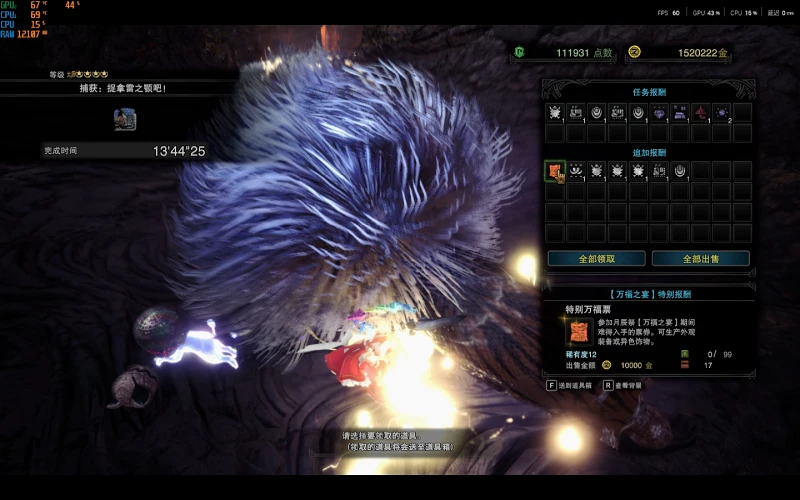This screenshot has height=500, width=800.
Task: Select the purple ingot quest reward slot
Action: click(680, 112)
